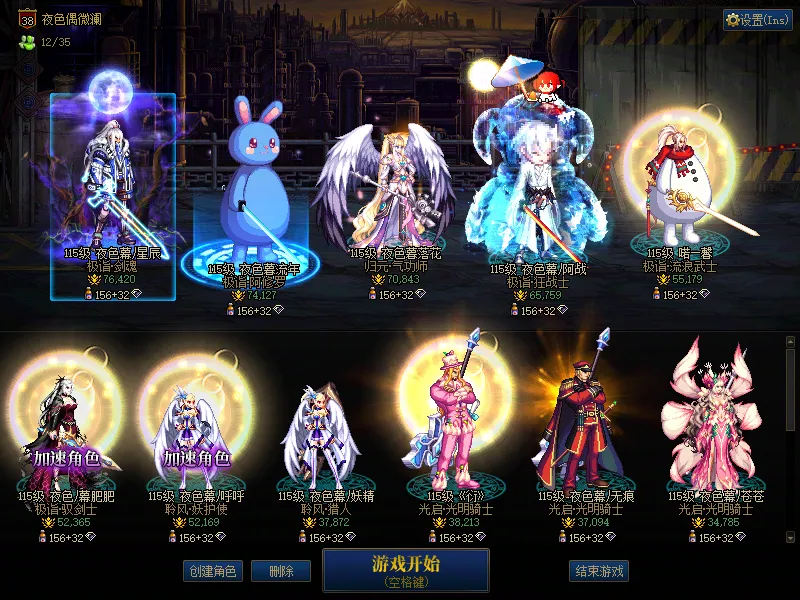This screenshot has width=800, height=600.
Task: Exit using the 结束游戏 button
Action: tap(599, 571)
